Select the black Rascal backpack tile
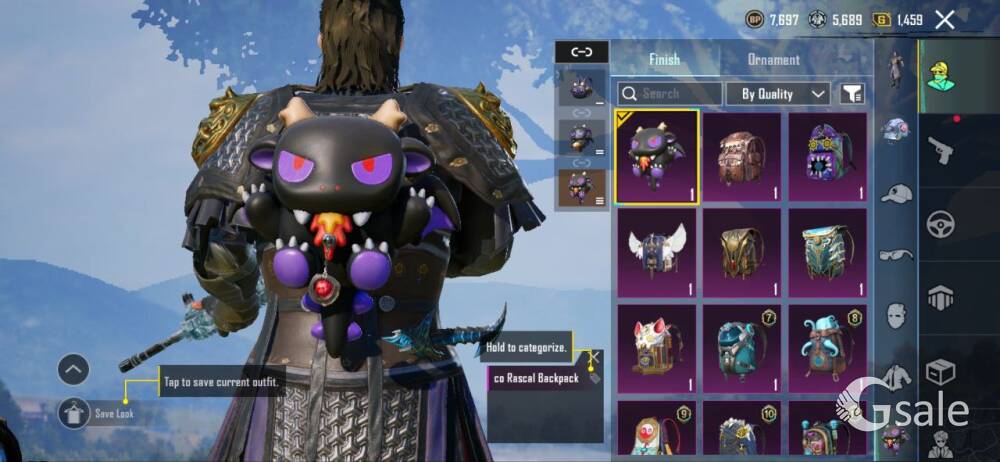Image resolution: width=1000 pixels, height=462 pixels. [657, 157]
